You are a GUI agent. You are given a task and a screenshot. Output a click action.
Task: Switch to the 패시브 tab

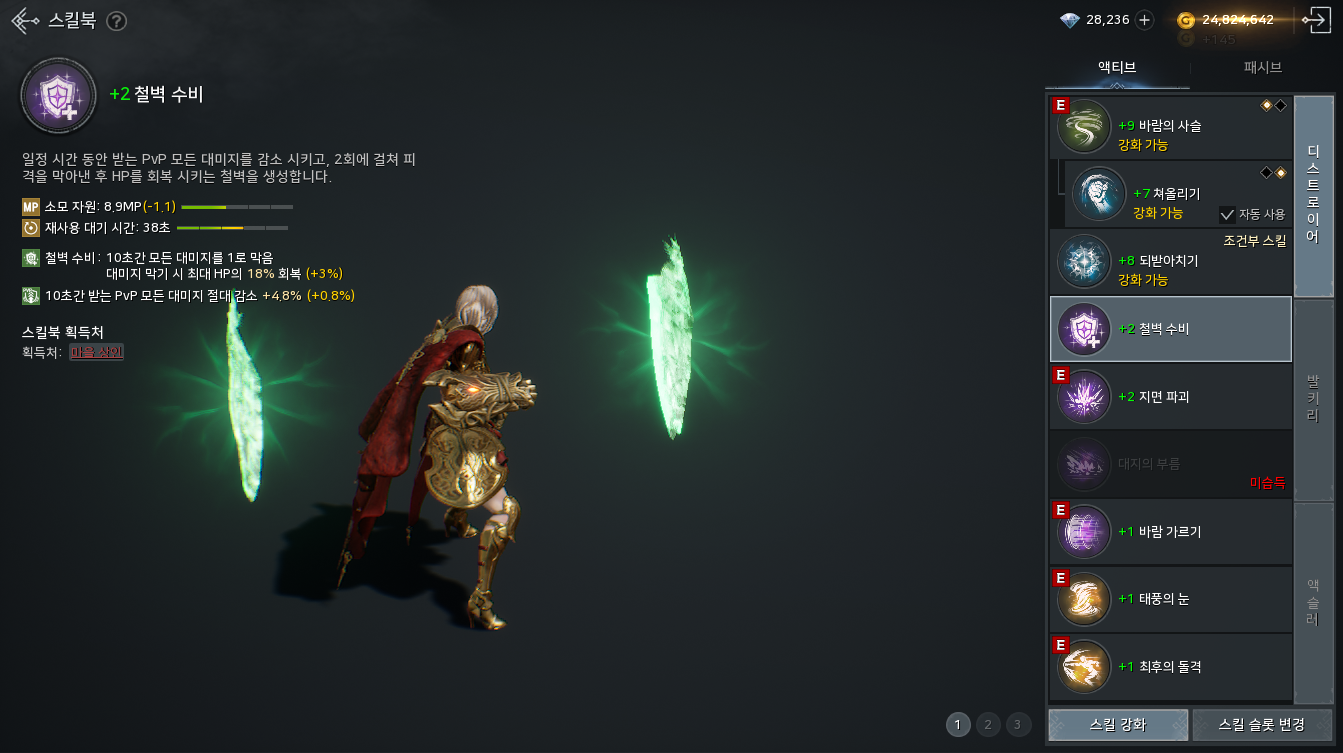(1262, 68)
